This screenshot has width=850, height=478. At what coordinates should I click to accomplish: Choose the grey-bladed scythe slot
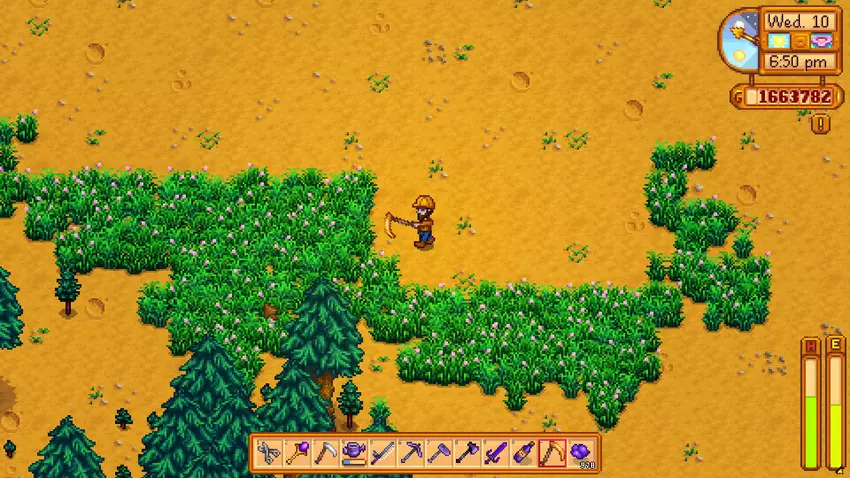pyautogui.click(x=325, y=453)
